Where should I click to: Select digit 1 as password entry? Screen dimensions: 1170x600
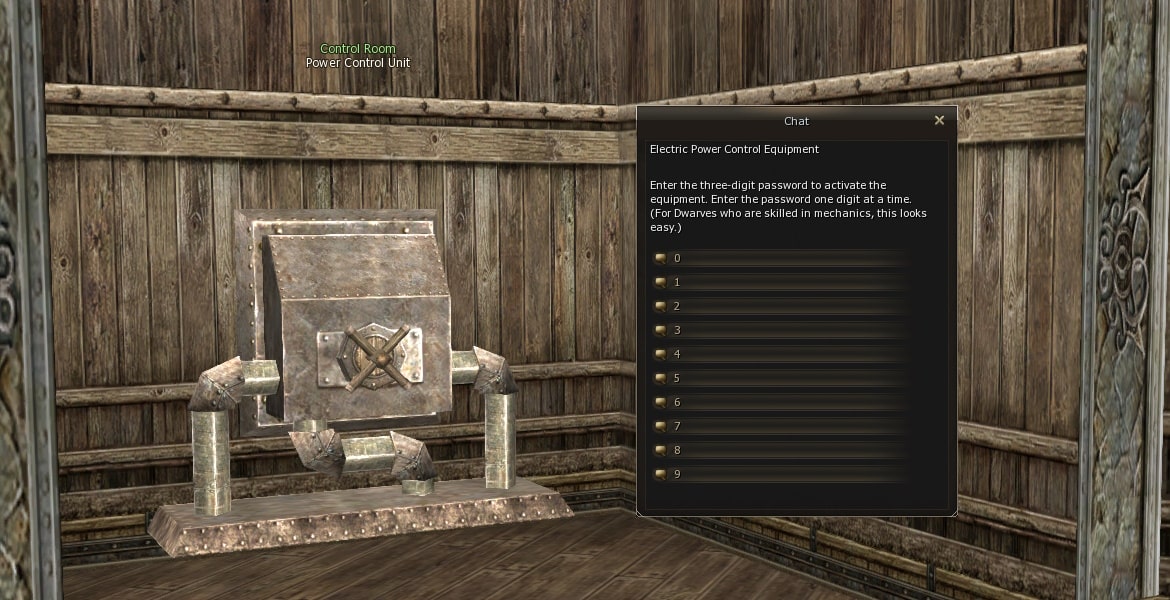pos(677,282)
